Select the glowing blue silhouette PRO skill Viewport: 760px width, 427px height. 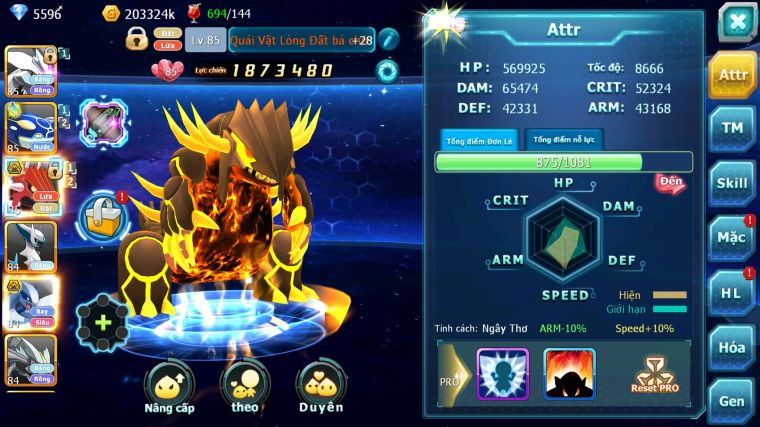tap(502, 374)
